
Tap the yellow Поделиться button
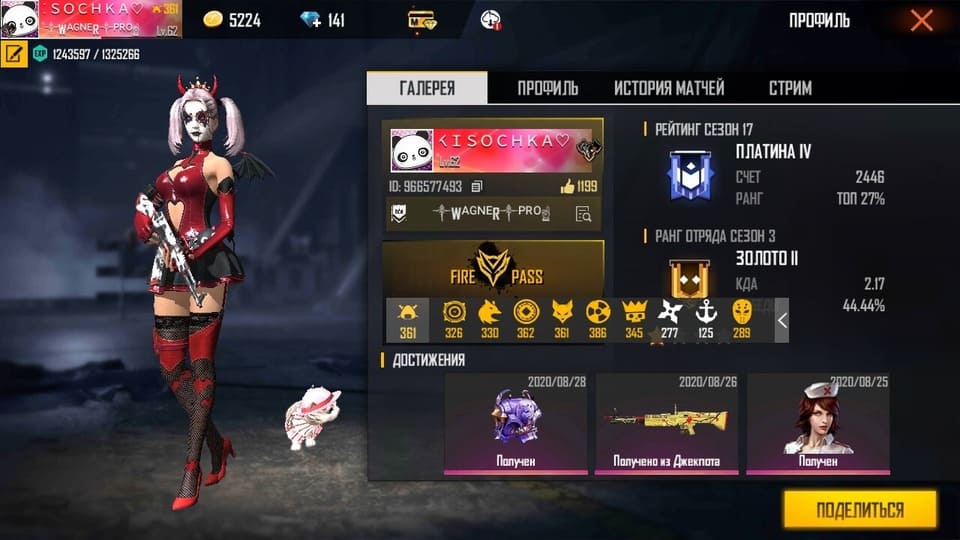point(859,510)
